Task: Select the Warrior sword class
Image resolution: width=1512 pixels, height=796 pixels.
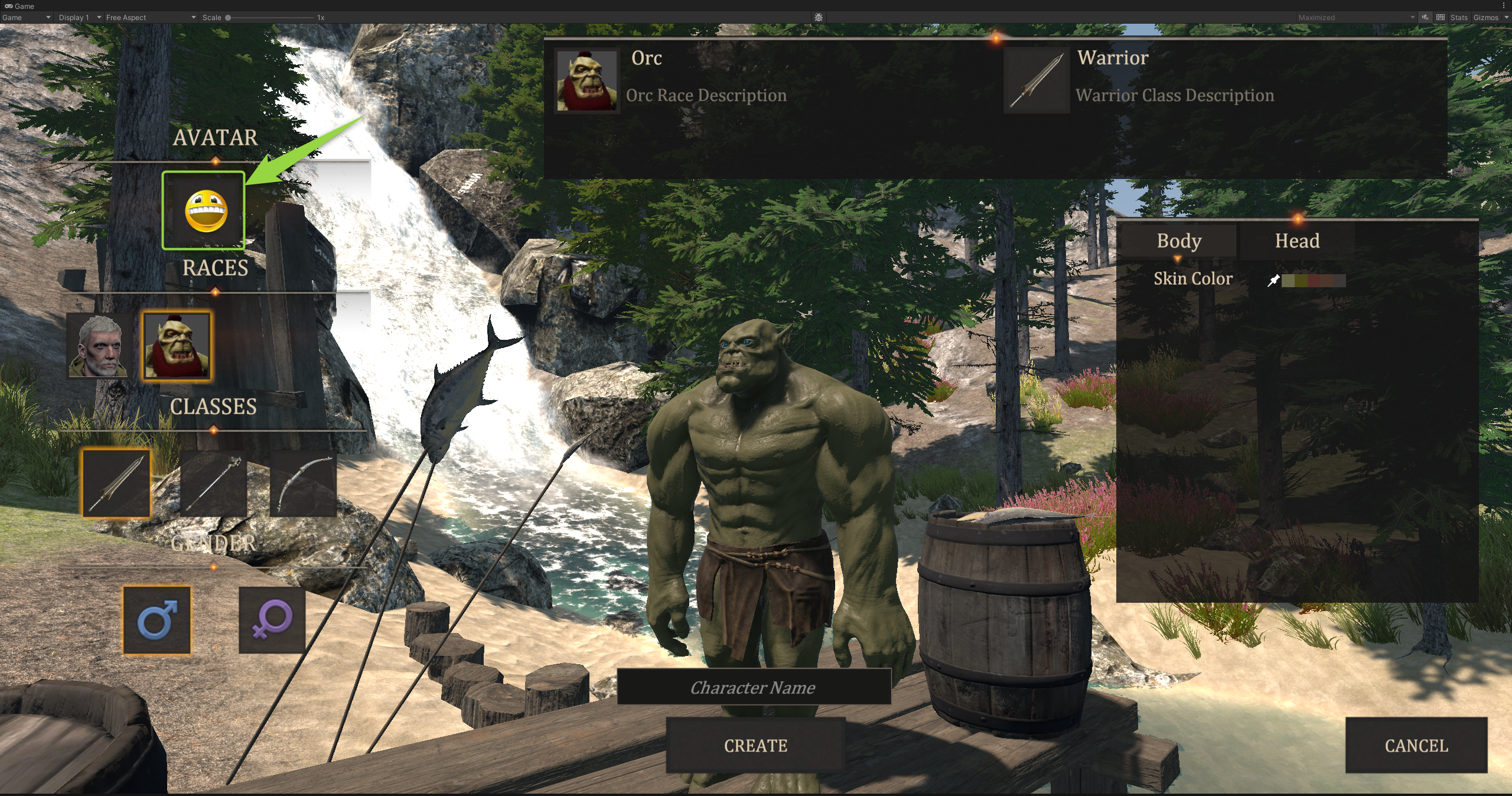Action: click(x=116, y=483)
